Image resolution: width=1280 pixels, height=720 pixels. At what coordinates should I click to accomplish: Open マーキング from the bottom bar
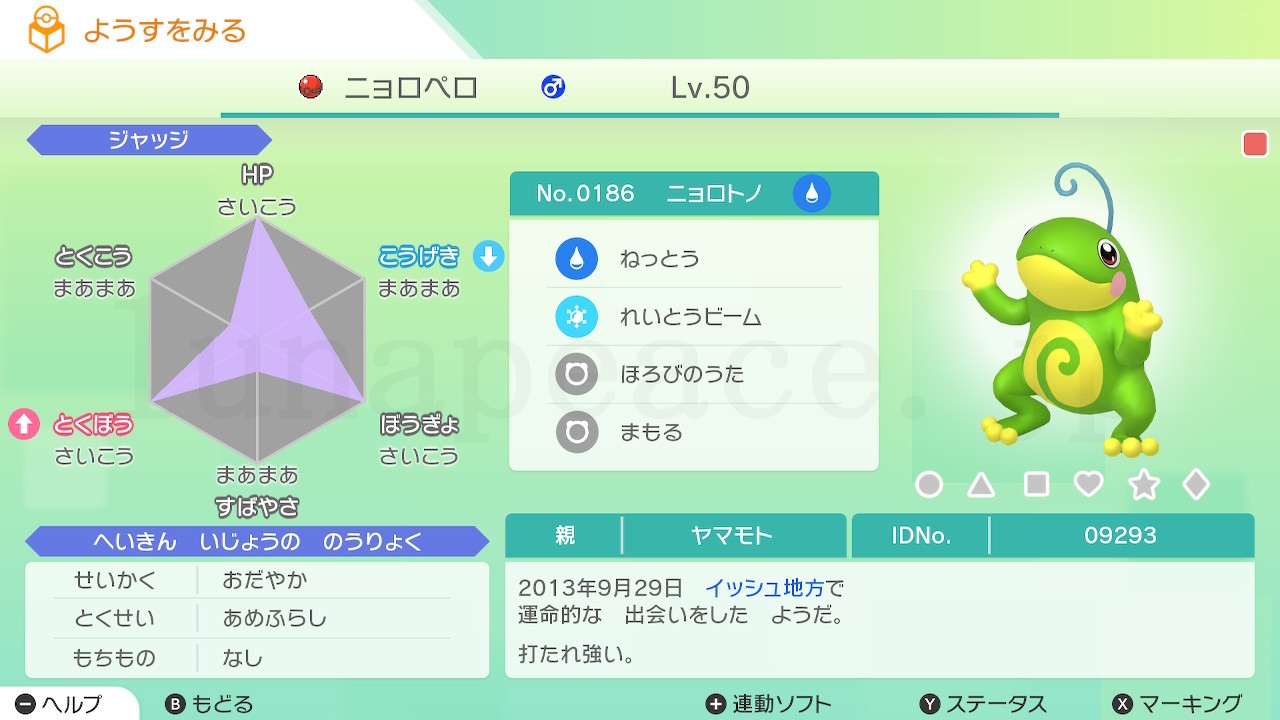click(x=1180, y=703)
